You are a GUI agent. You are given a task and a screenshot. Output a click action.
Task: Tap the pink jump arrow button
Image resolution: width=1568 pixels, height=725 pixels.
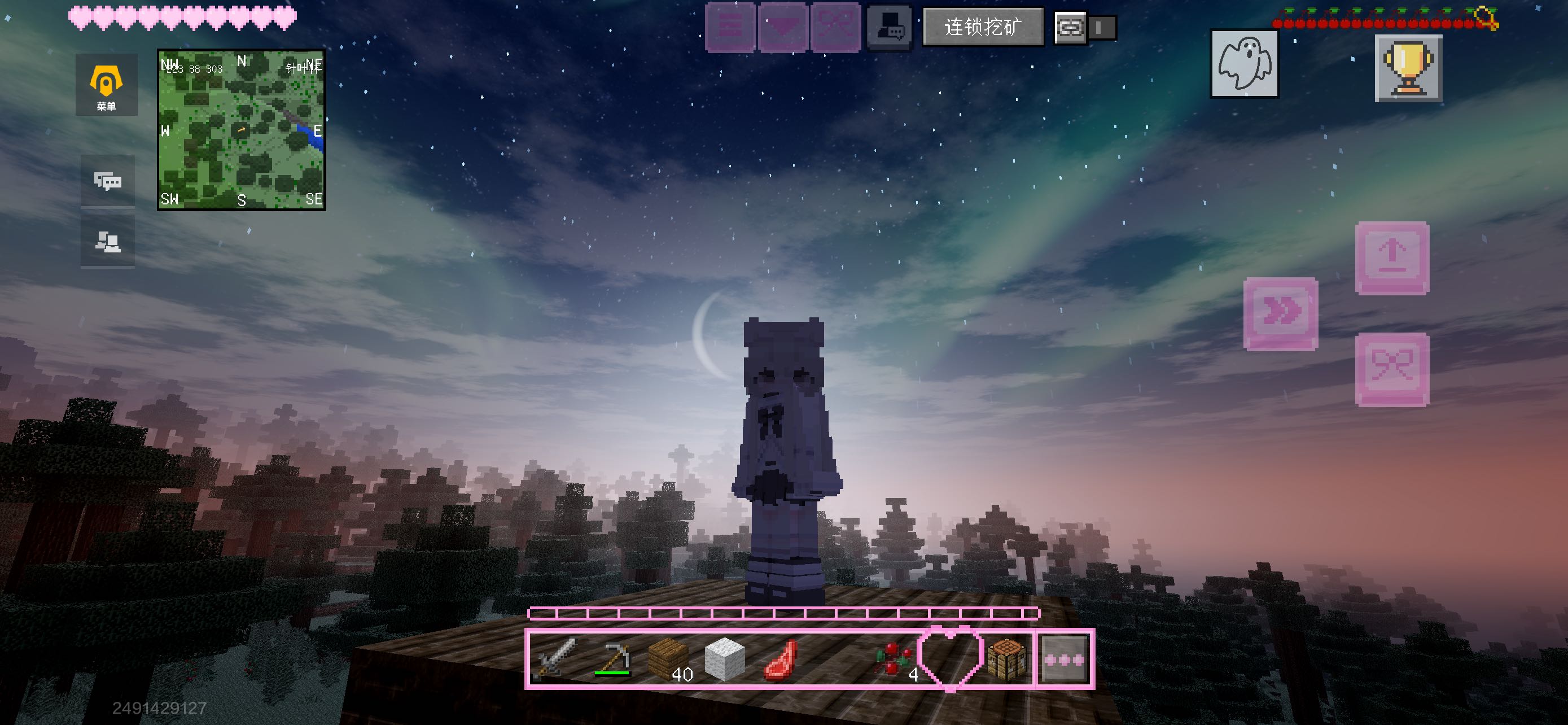(x=1392, y=258)
